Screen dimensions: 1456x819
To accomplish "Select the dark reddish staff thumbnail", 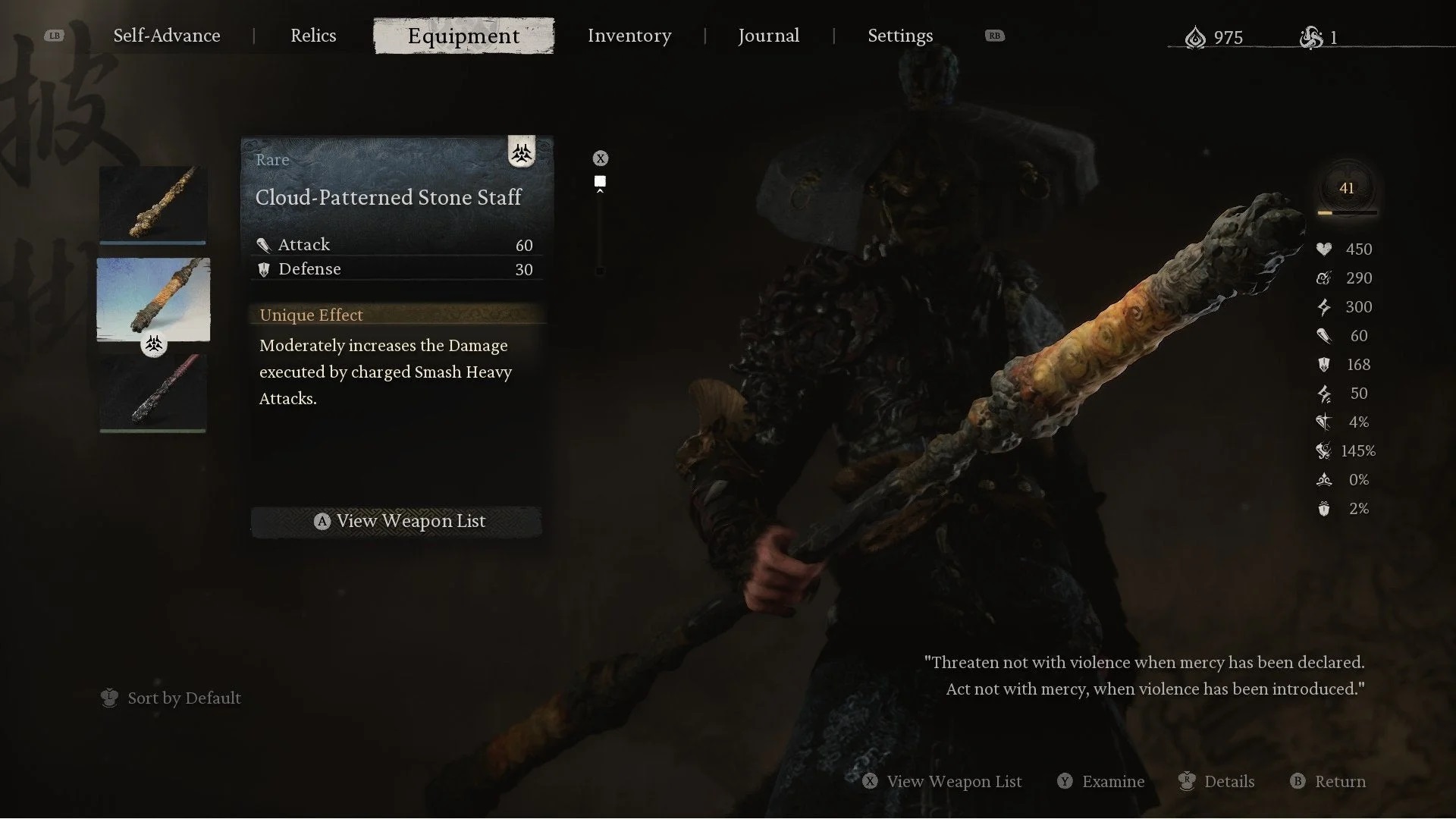I will pyautogui.click(x=152, y=393).
